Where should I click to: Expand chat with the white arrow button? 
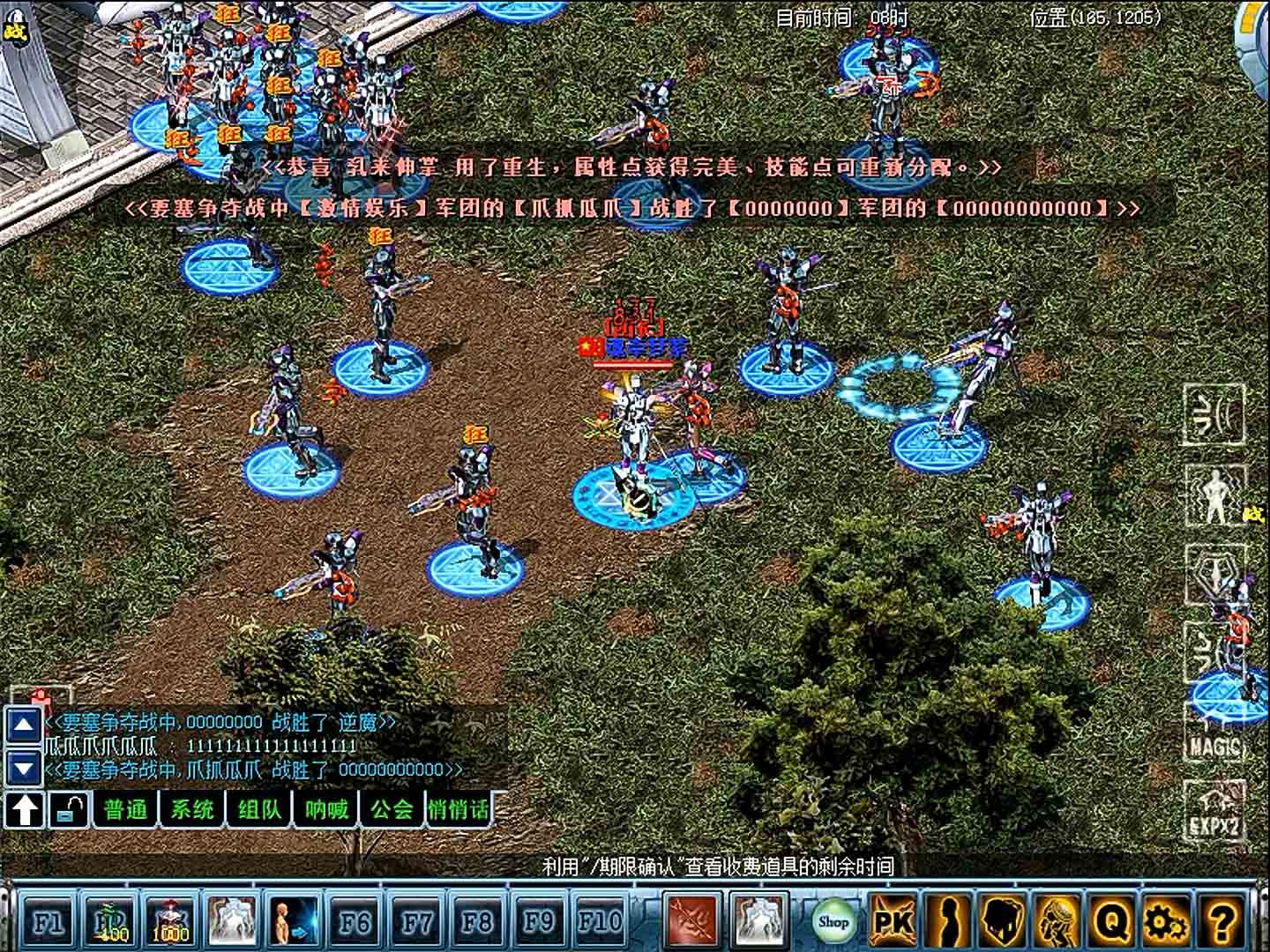(25, 809)
